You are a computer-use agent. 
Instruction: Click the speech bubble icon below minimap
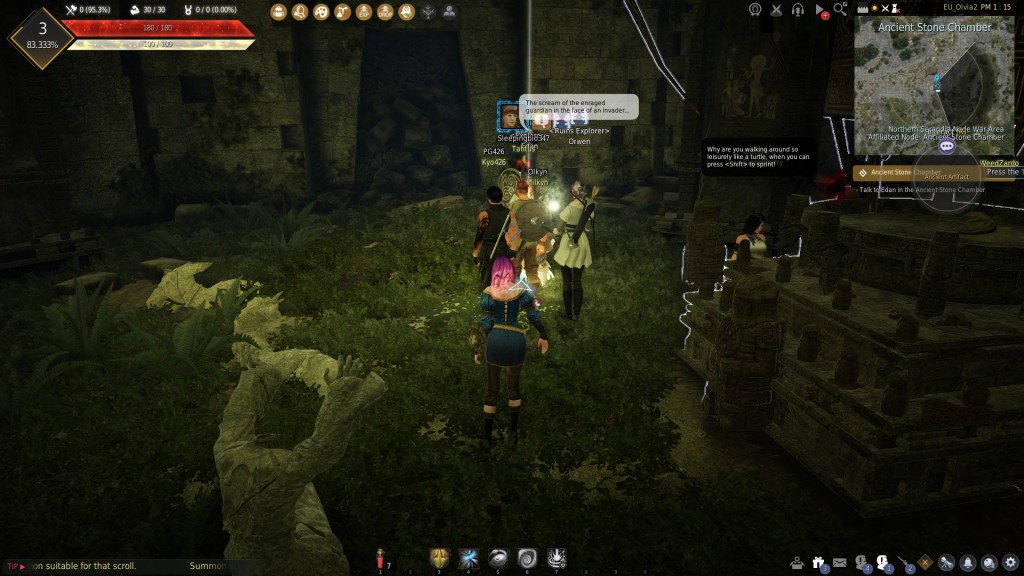947,146
